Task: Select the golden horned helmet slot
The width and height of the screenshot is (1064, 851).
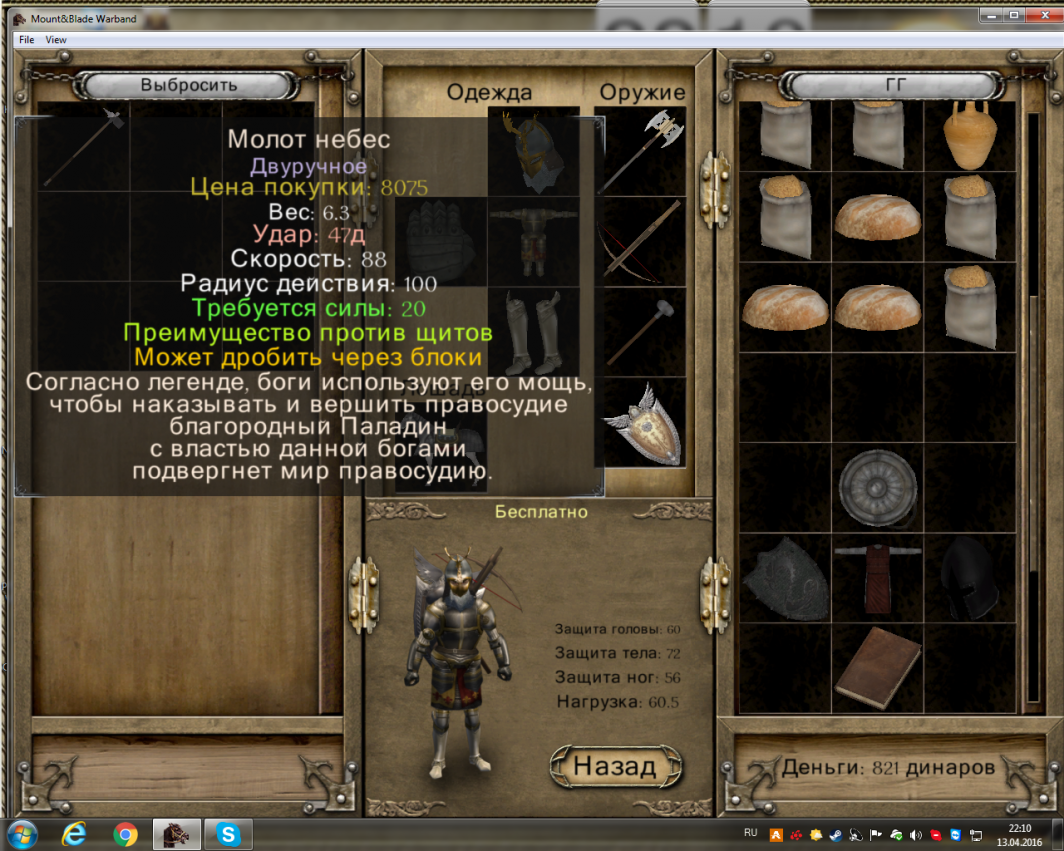Action: pos(533,152)
